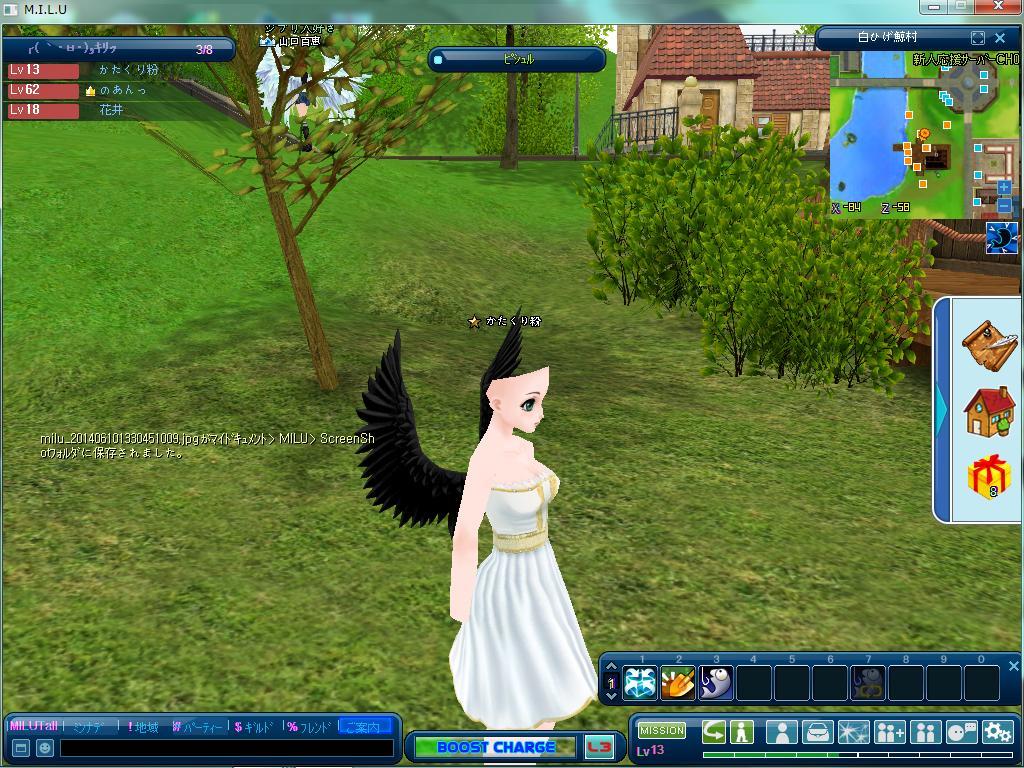This screenshot has height=768, width=1024.
Task: Zoom in on the minimap
Action: [1004, 188]
